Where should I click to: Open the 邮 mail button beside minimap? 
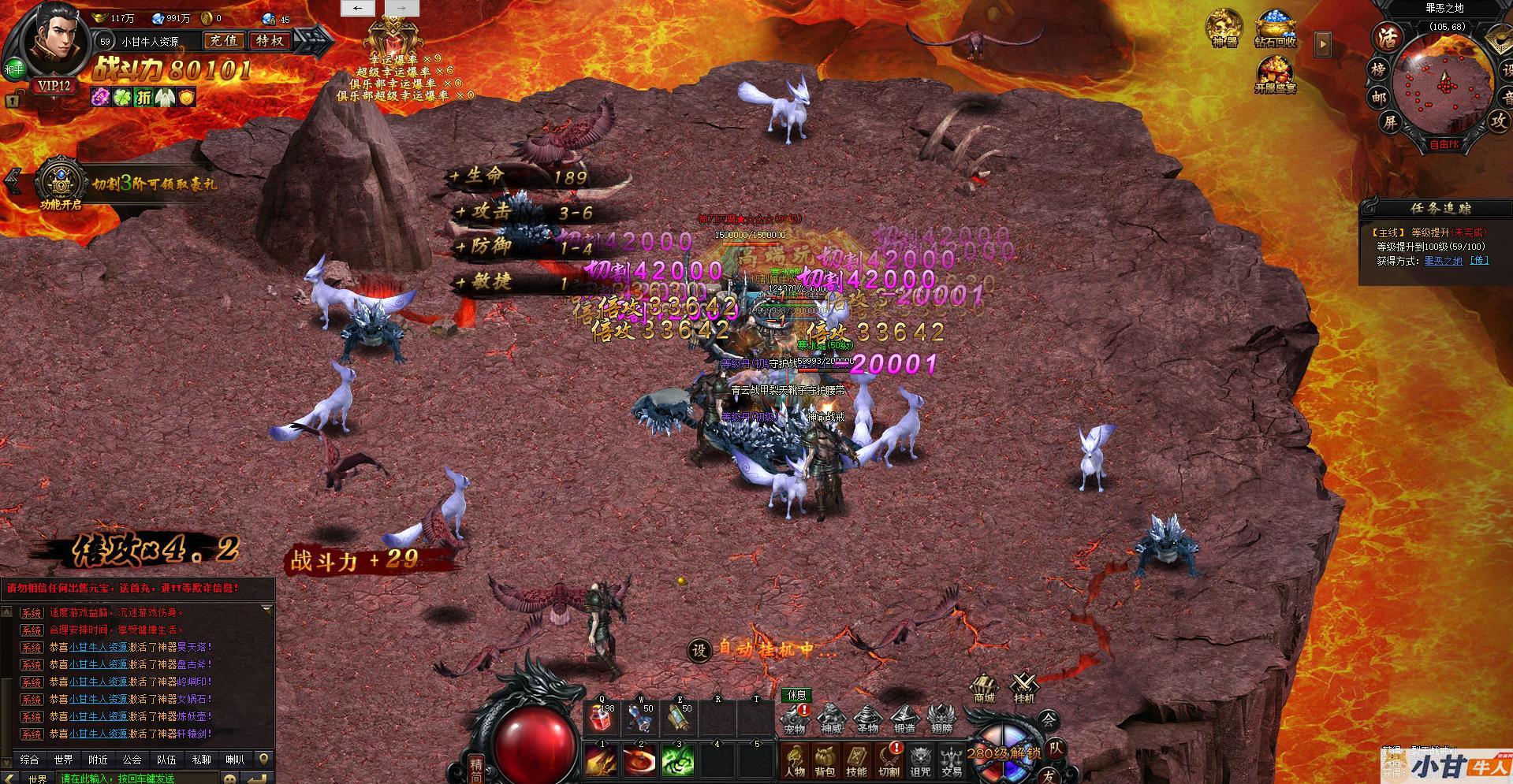[x=1378, y=98]
